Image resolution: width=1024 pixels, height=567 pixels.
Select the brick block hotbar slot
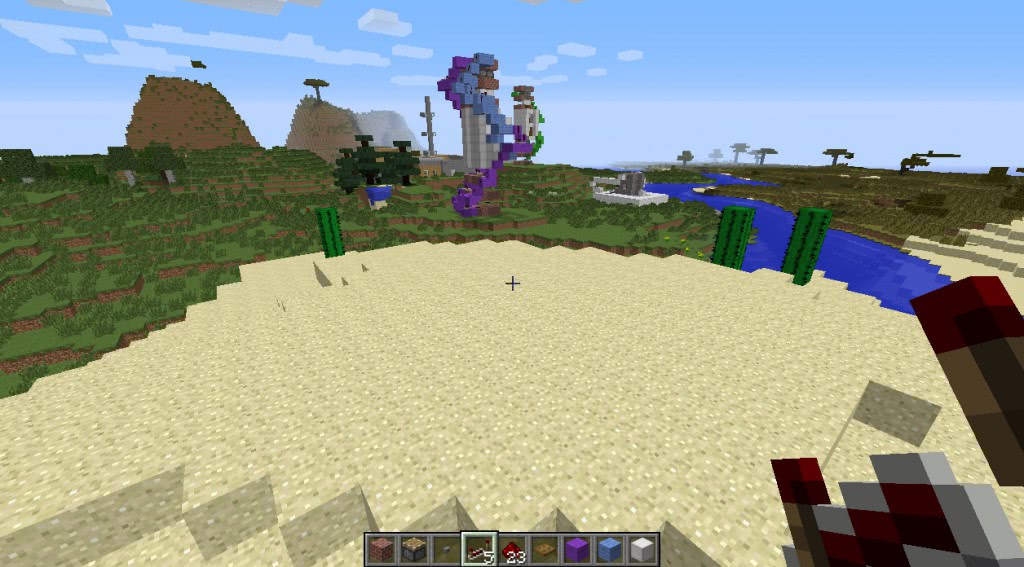pos(381,549)
